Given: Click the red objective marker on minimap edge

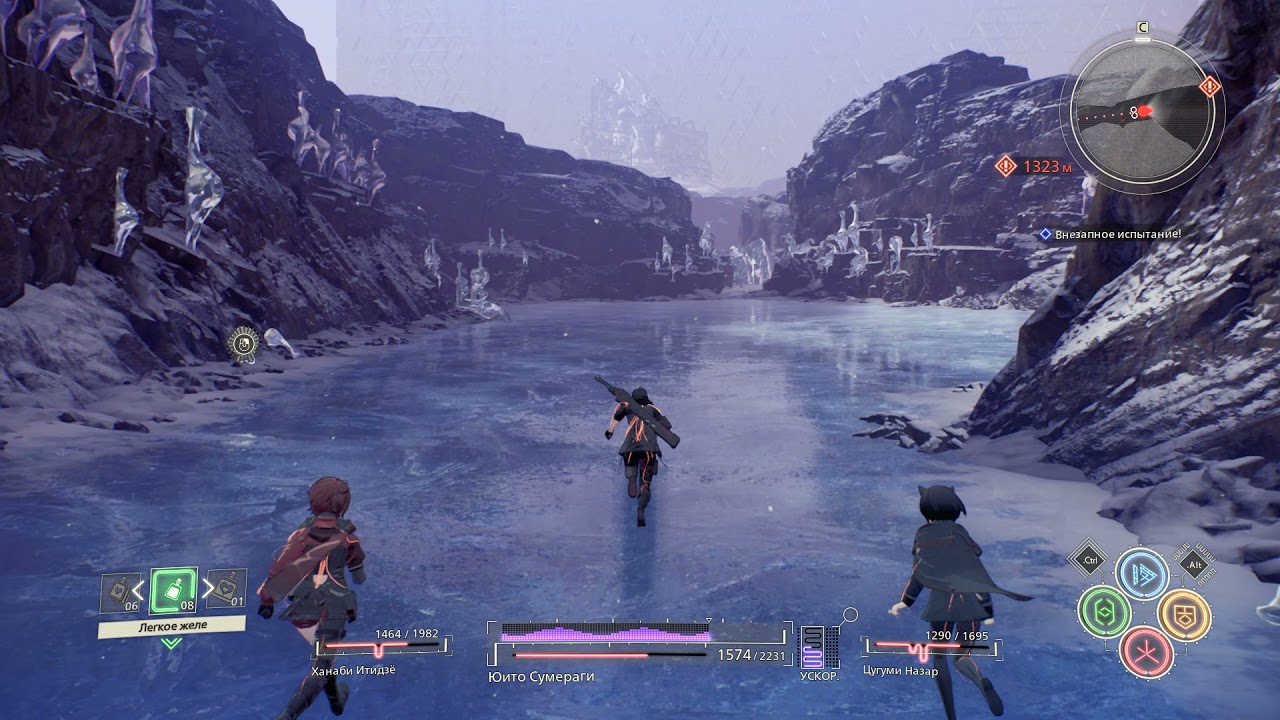Looking at the screenshot, I should click(1210, 86).
